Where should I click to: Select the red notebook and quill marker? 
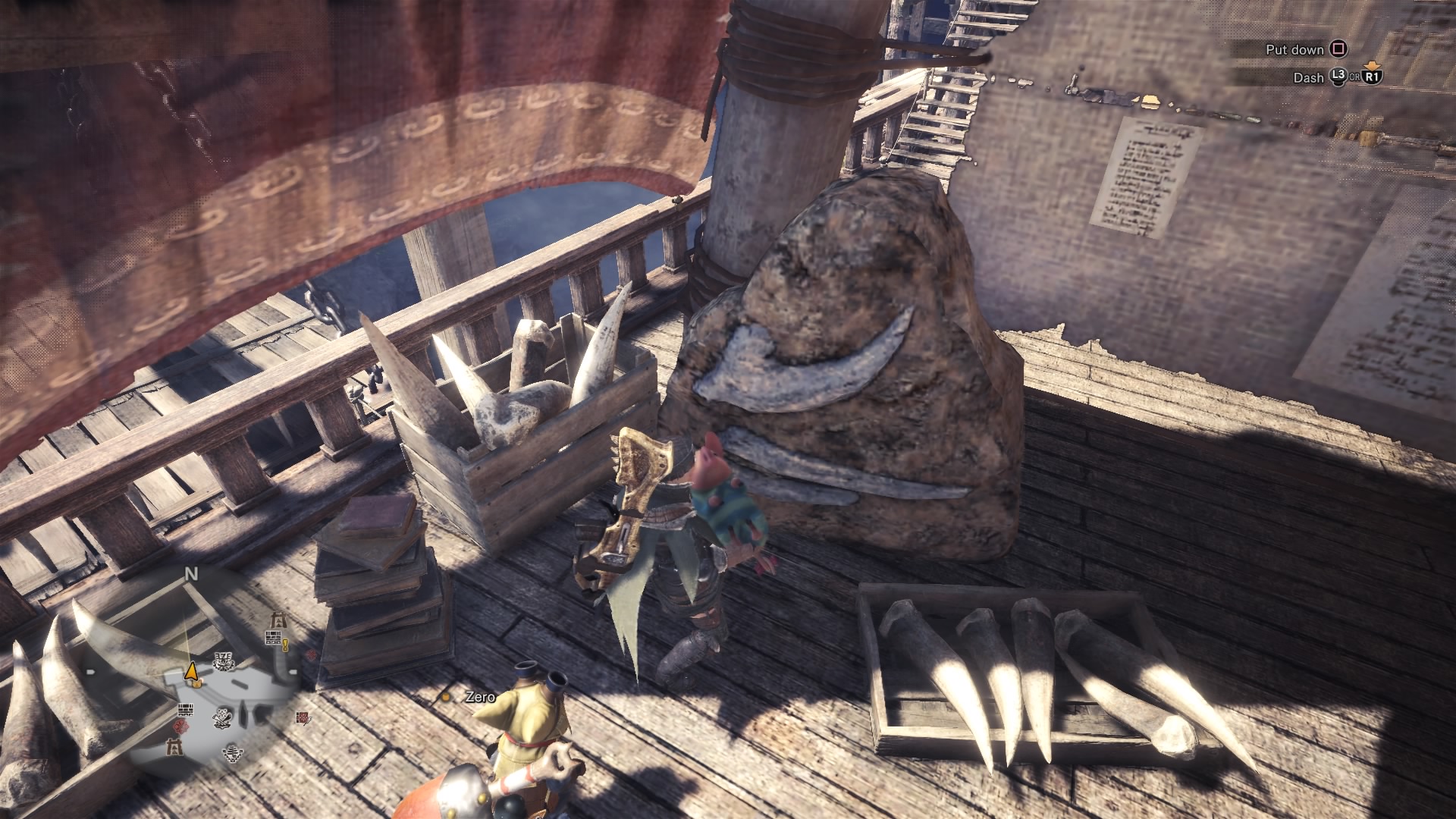pos(303,717)
